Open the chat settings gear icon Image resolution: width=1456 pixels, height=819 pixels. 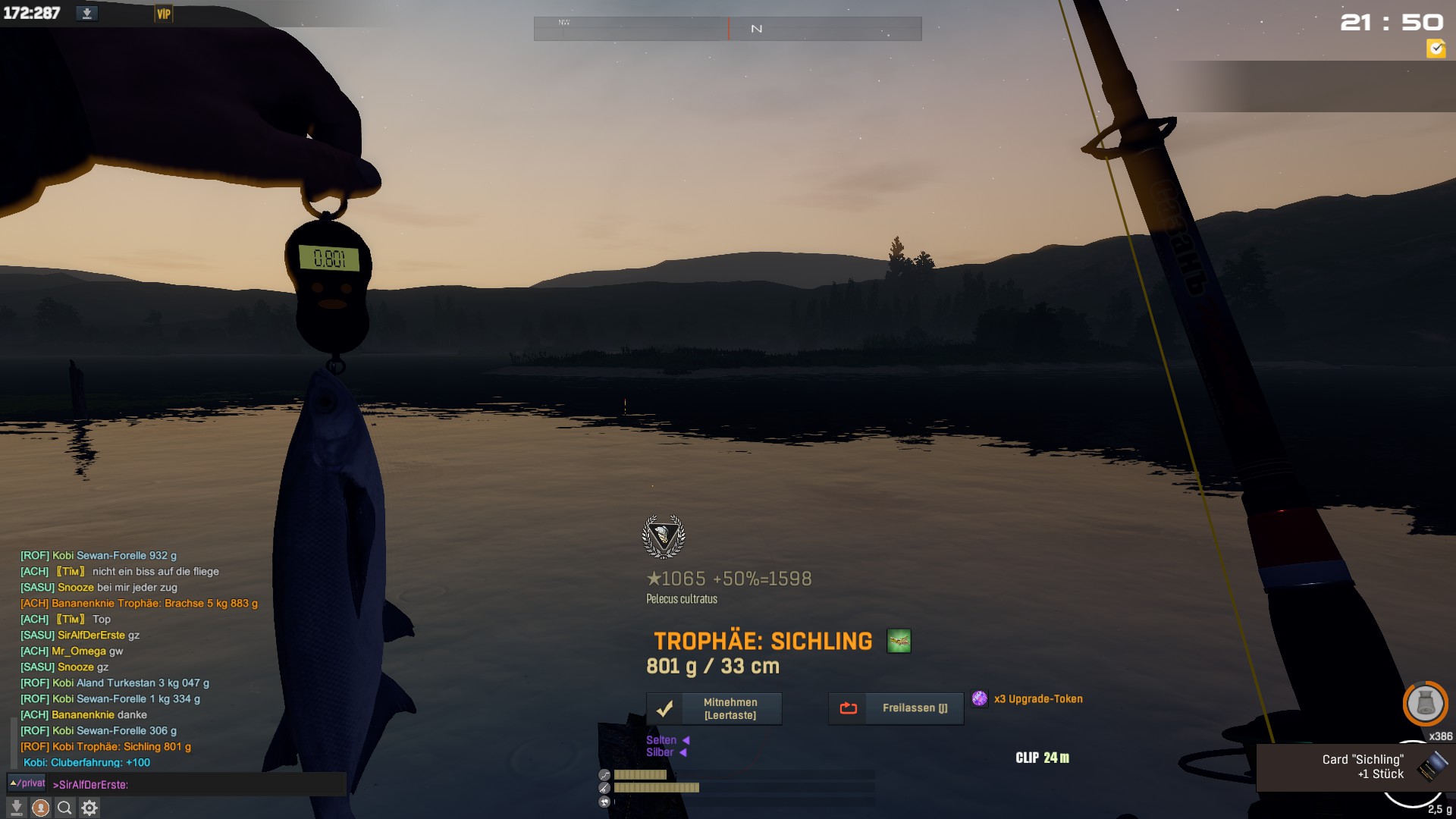click(89, 808)
